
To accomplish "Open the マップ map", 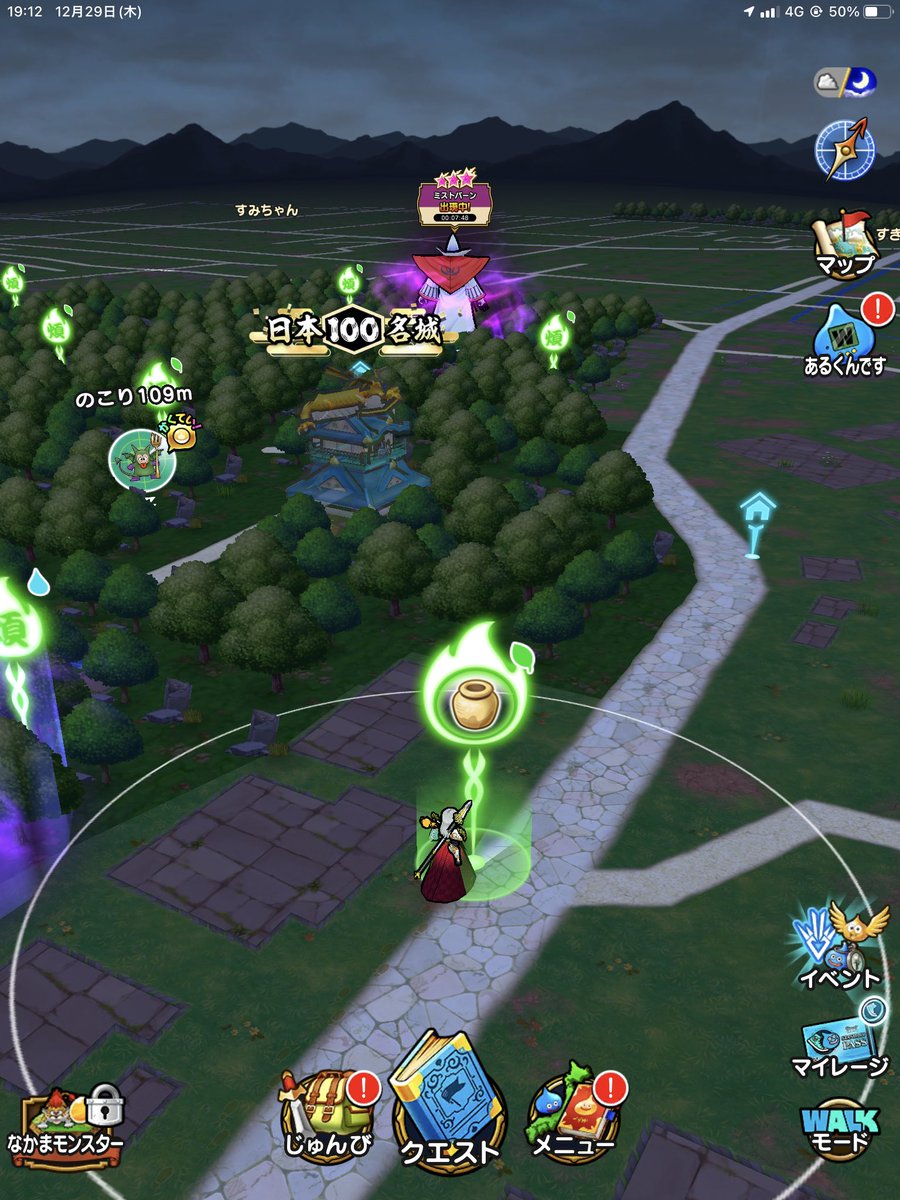I will pos(844,243).
